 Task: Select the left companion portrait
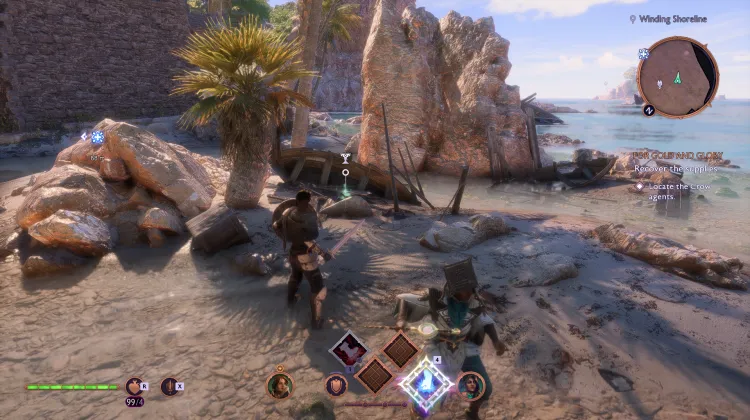coord(280,385)
